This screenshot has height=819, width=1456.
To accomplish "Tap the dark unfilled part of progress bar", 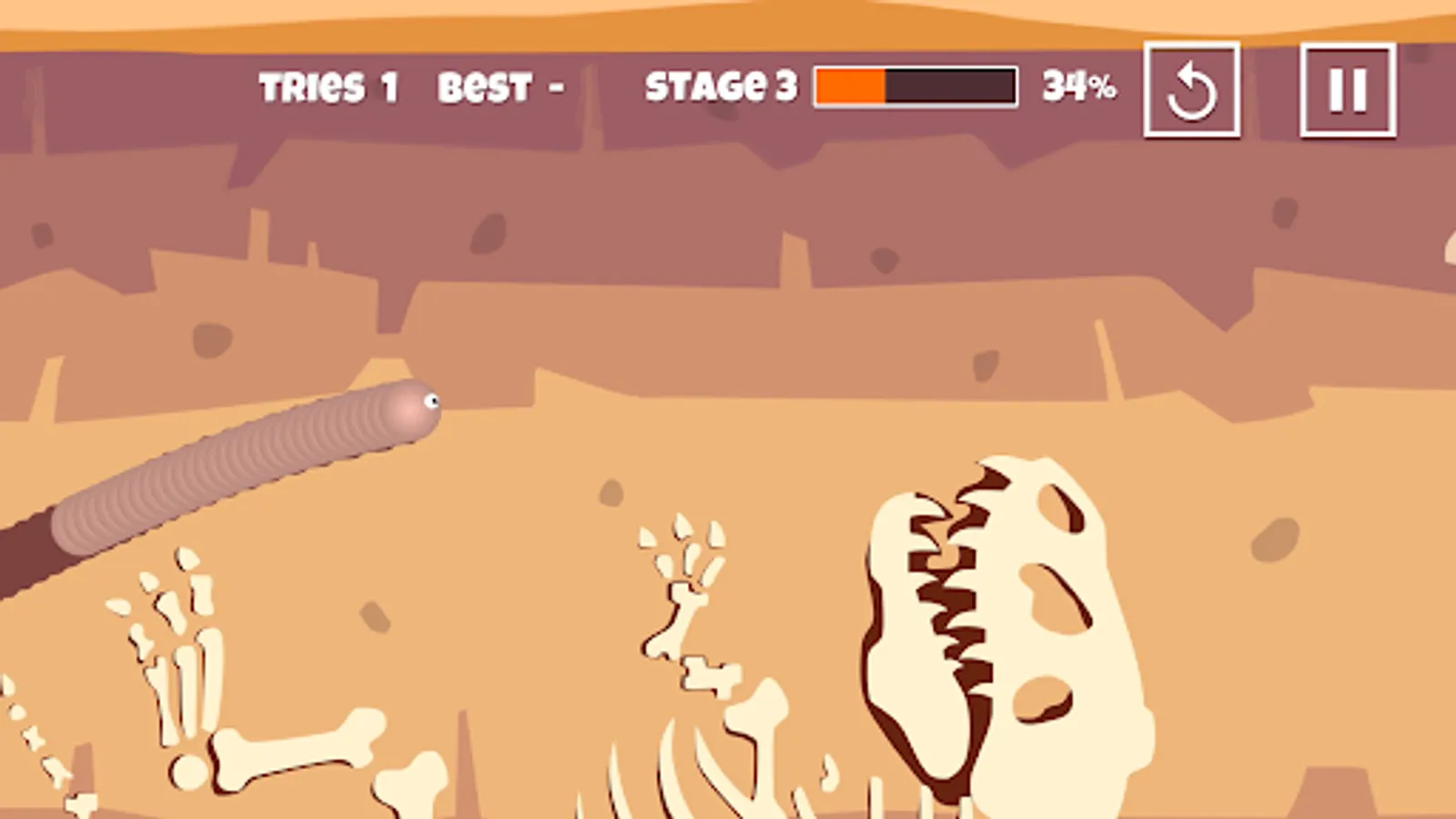I will tap(951, 87).
